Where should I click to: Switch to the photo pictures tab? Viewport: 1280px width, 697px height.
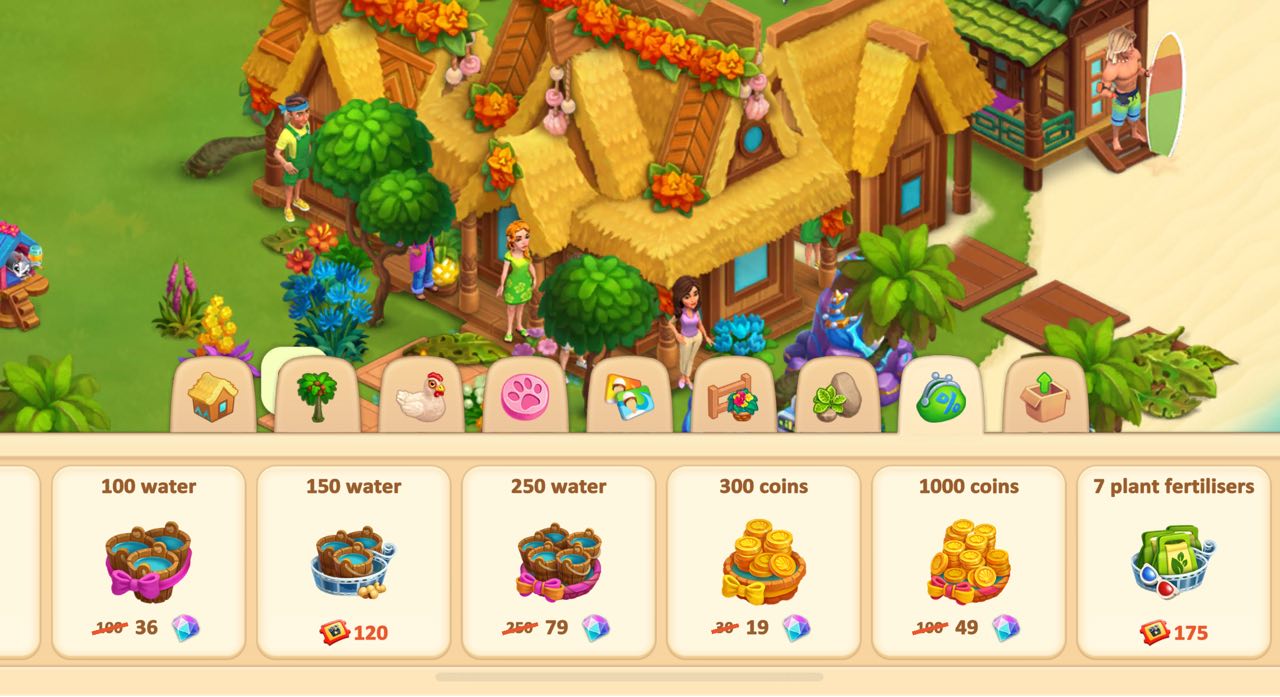point(629,397)
